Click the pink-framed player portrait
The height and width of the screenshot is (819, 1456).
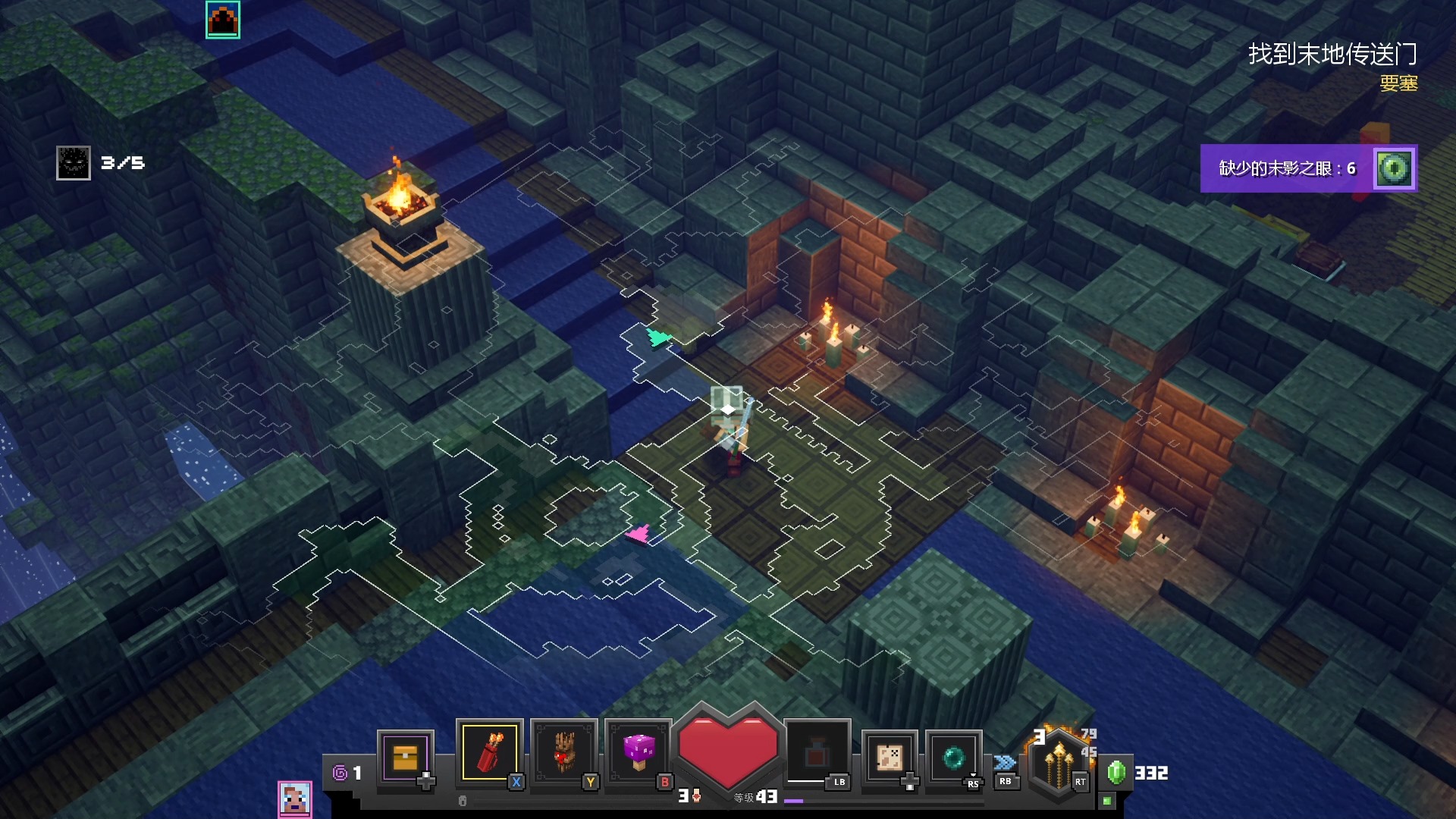point(295,799)
